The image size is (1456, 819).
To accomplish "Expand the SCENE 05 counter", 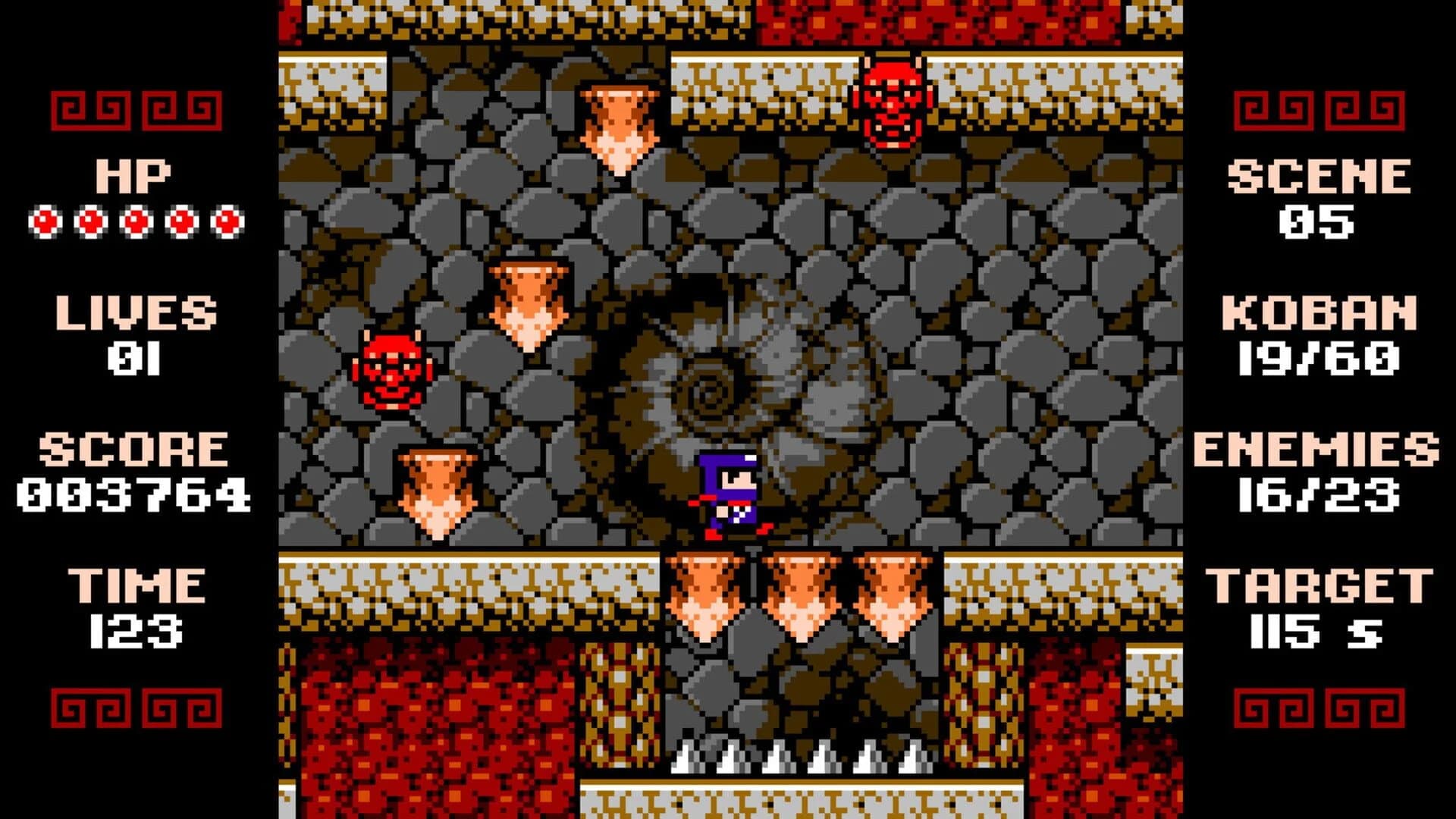I will click(1319, 197).
